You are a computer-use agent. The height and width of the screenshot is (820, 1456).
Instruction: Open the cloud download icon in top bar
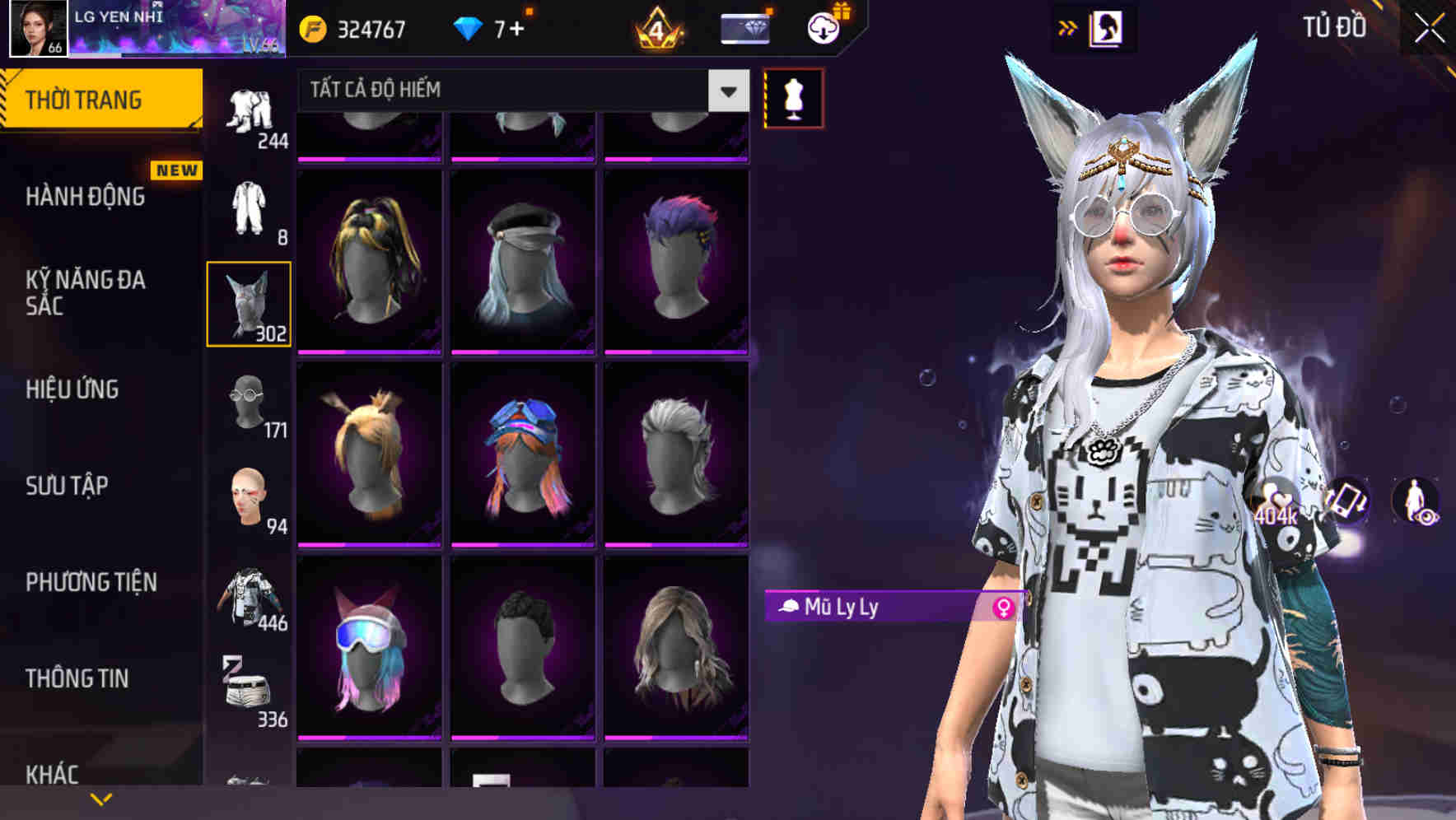point(824,27)
